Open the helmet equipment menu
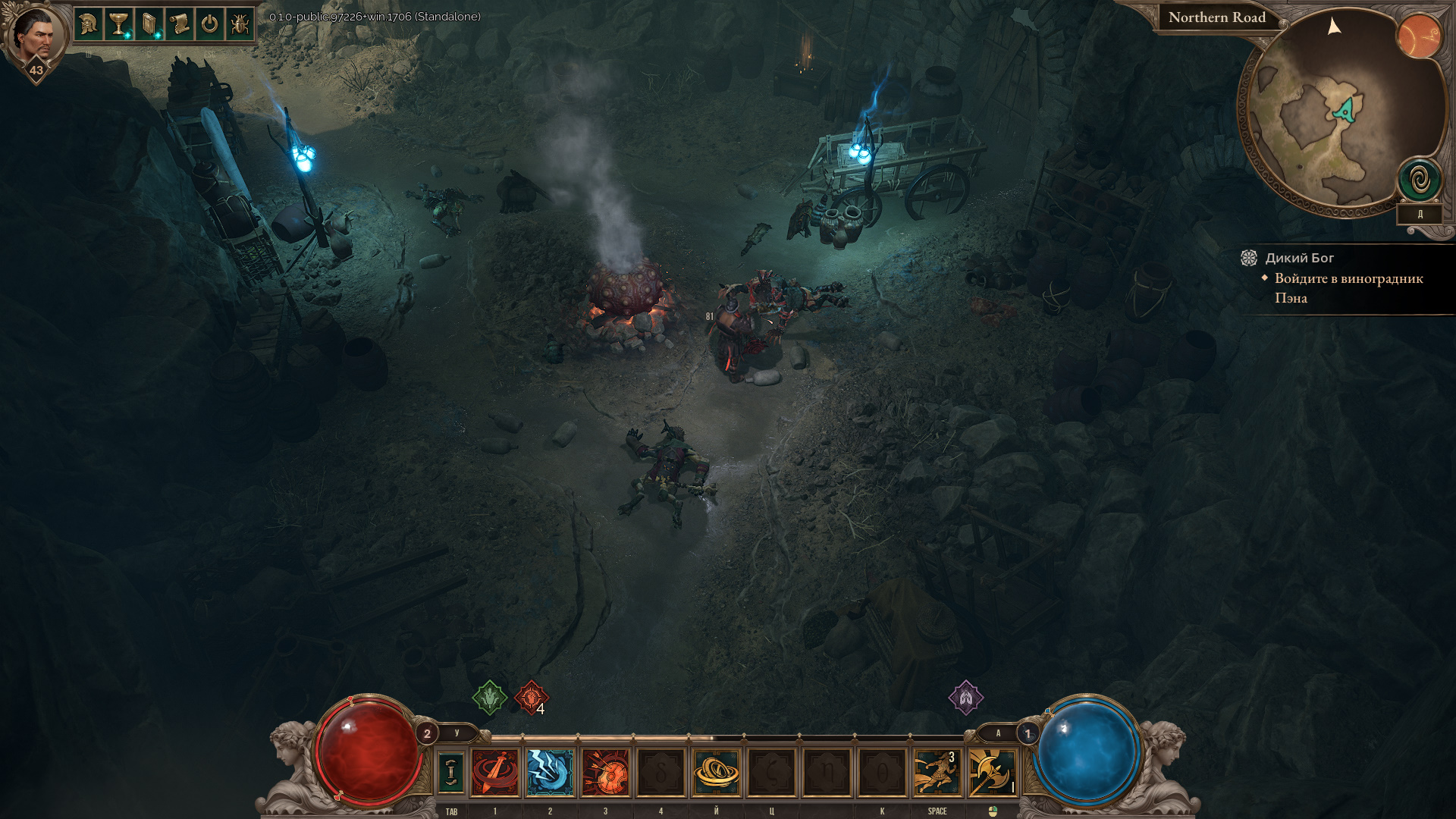This screenshot has width=1456, height=819. [88, 24]
